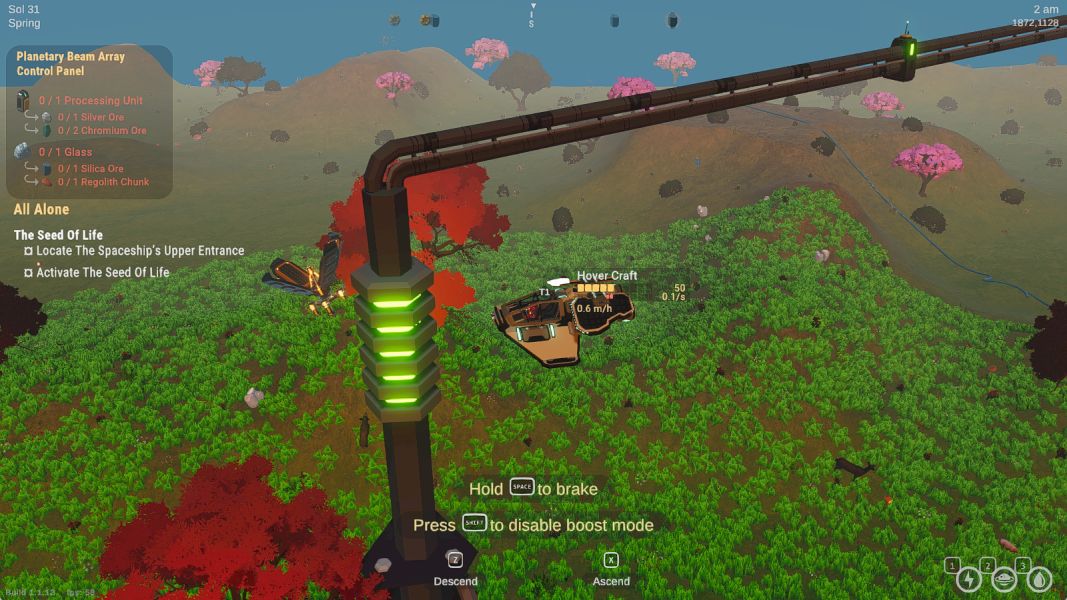This screenshot has width=1067, height=600.
Task: Select Activate The Seed Of Life objective
Action: [103, 272]
